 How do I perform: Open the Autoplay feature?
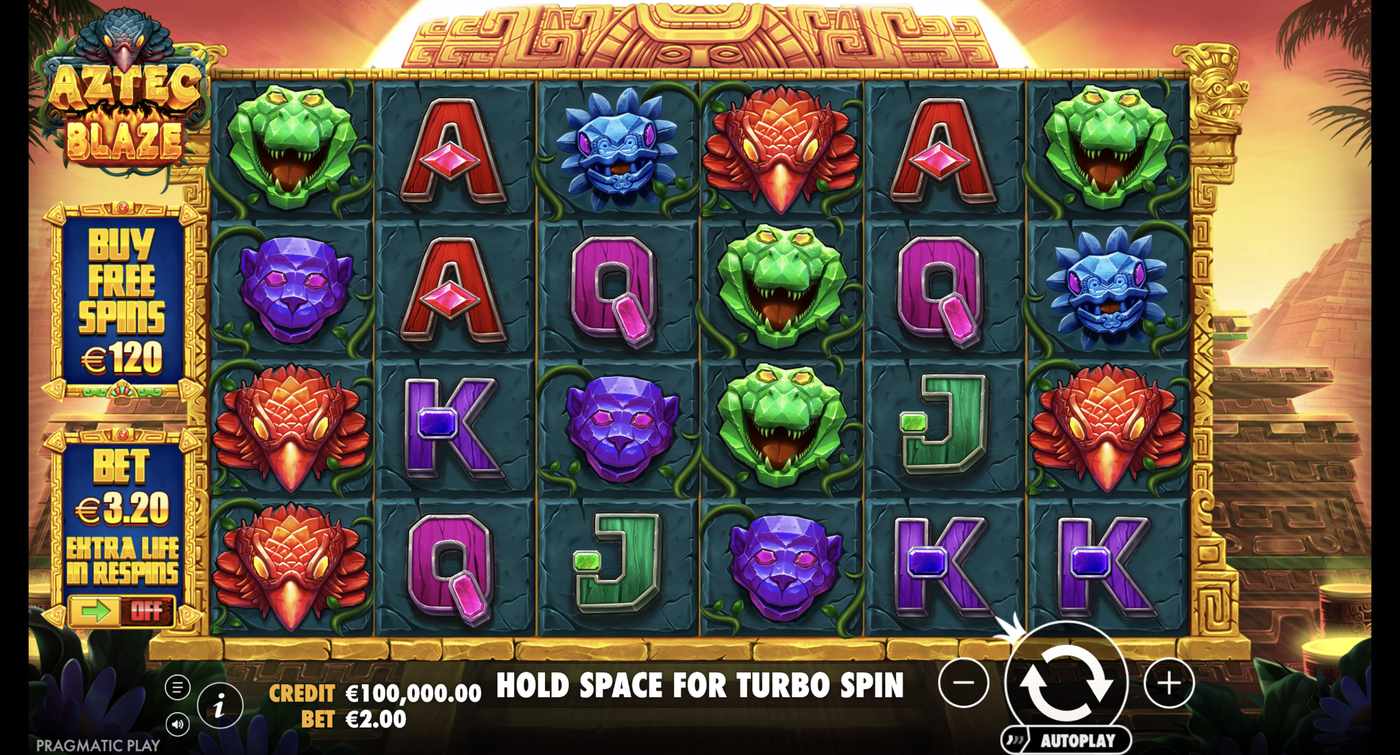[x=1070, y=738]
